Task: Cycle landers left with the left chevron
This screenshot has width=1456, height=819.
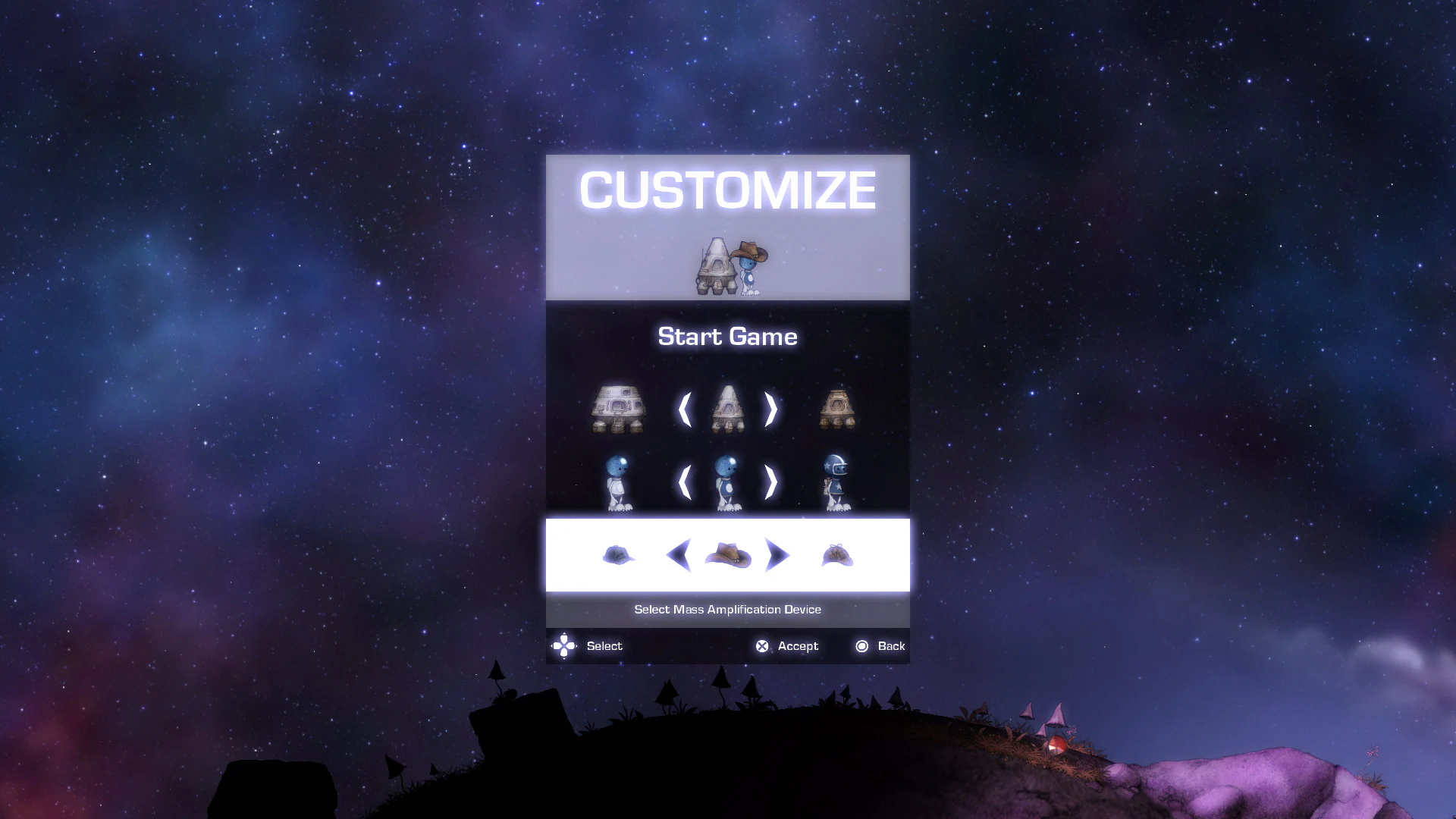Action: coord(685,409)
